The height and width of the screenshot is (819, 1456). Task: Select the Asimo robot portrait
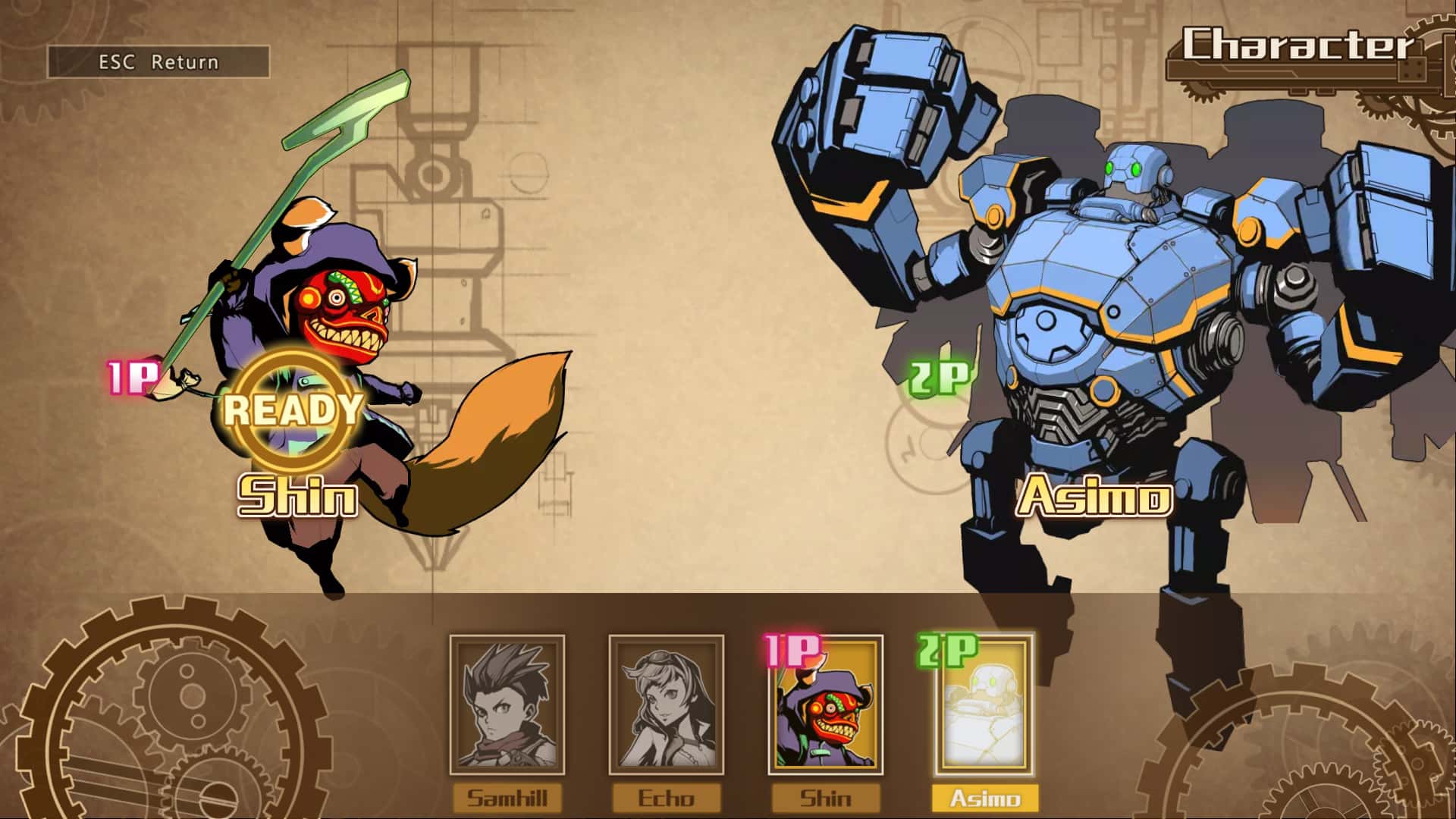pos(985,705)
